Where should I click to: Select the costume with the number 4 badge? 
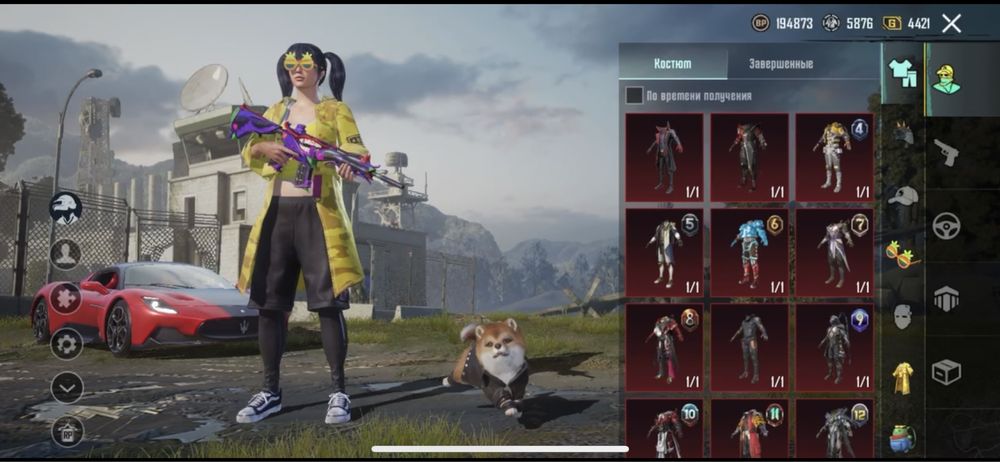click(834, 157)
